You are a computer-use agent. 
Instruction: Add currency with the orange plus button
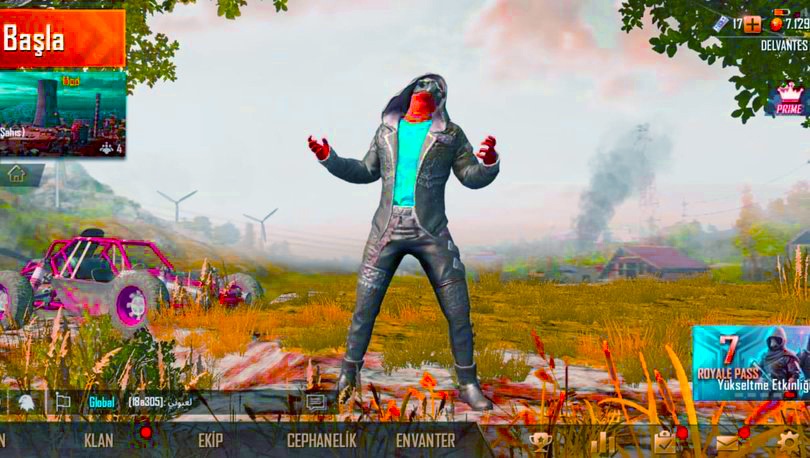click(x=752, y=24)
